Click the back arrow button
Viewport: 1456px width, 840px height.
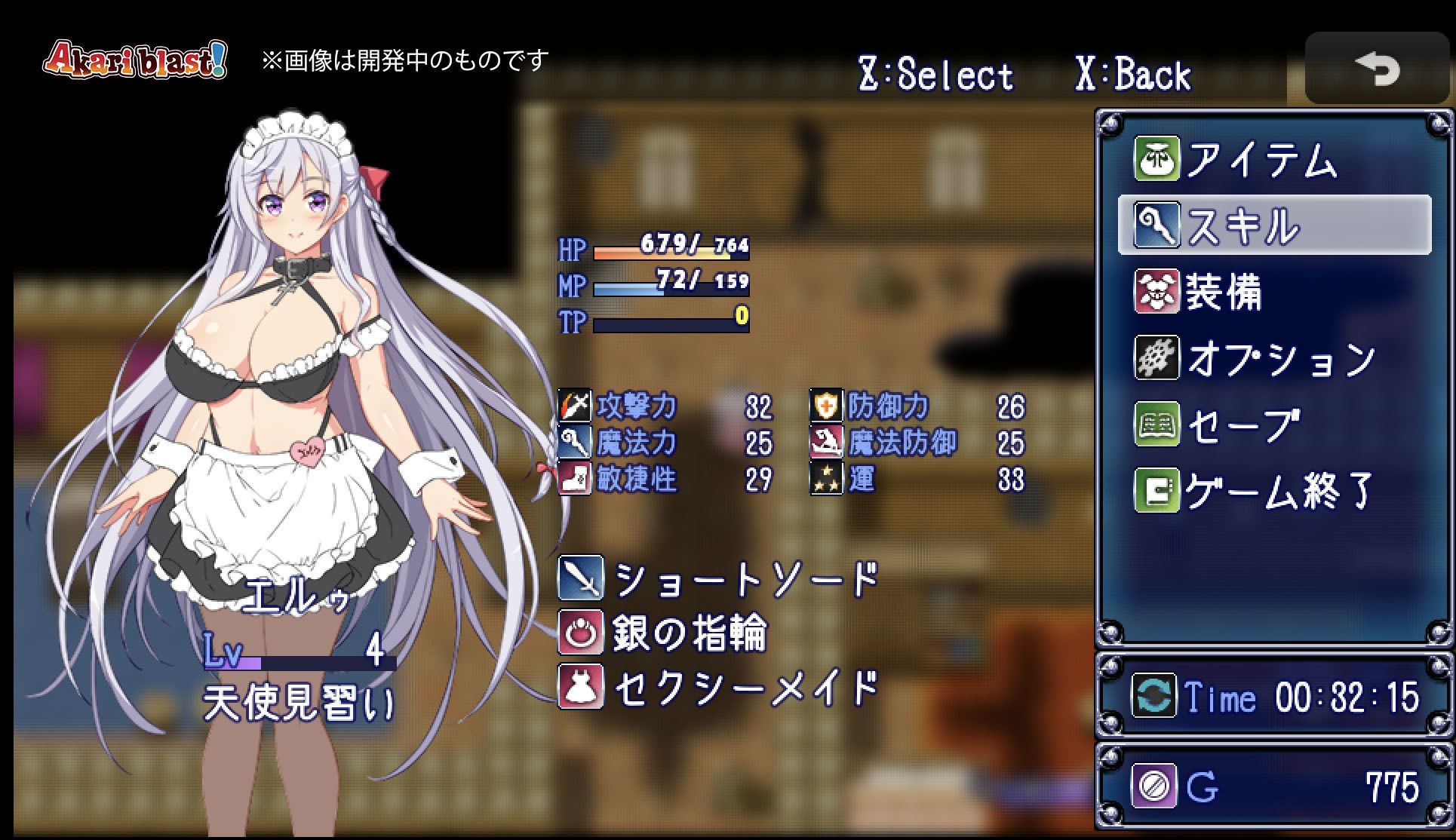(1377, 69)
